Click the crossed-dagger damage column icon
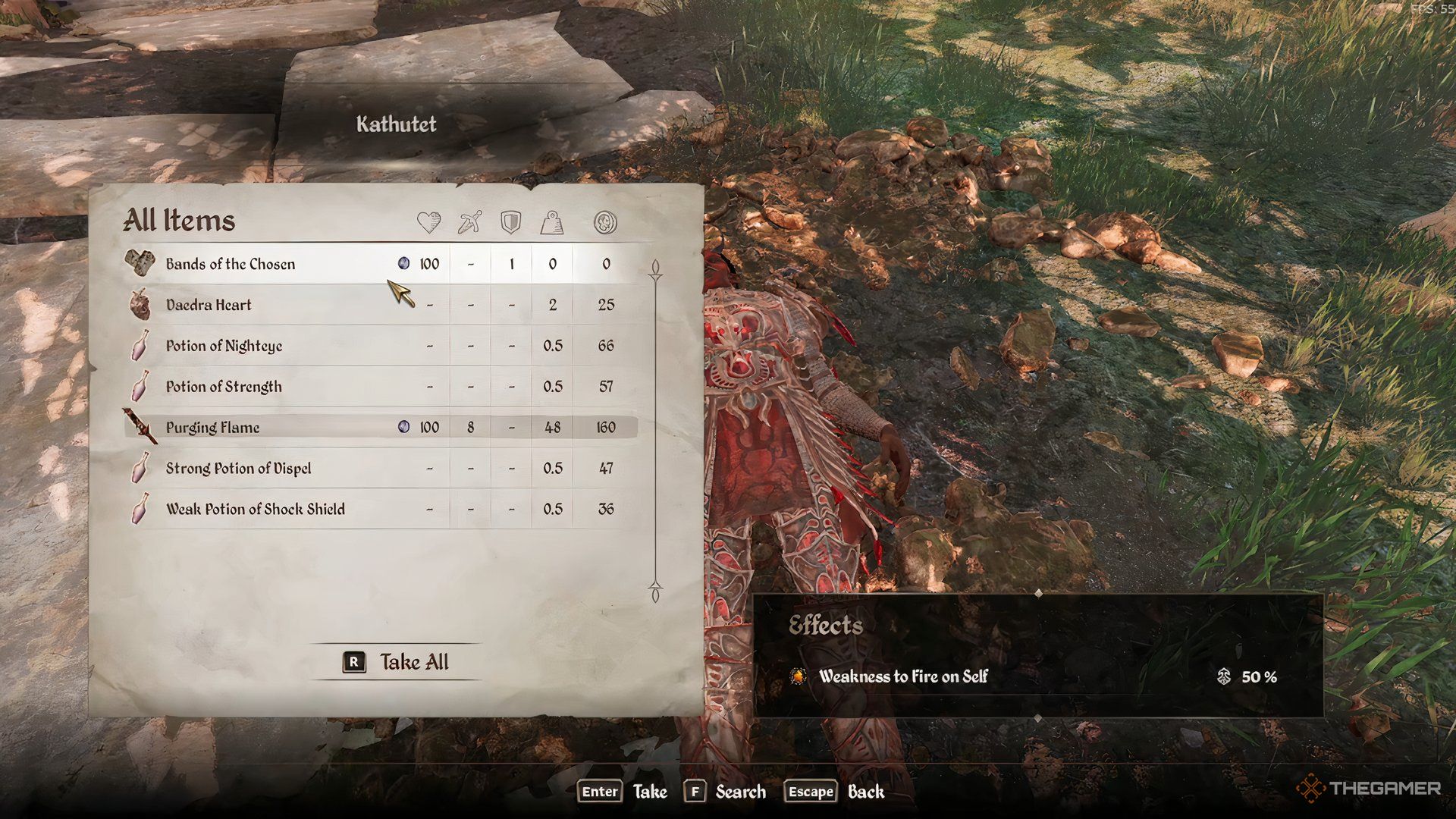Viewport: 1456px width, 819px height. click(469, 222)
